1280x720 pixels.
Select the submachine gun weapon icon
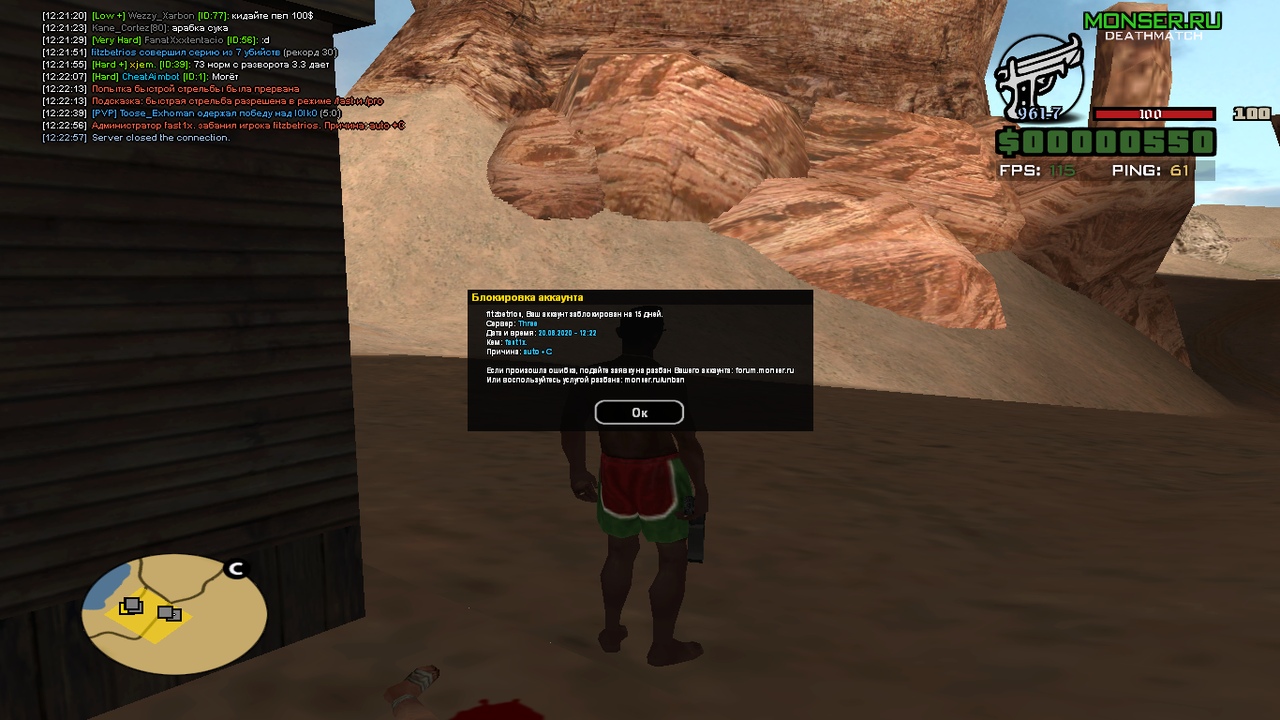tap(1038, 79)
